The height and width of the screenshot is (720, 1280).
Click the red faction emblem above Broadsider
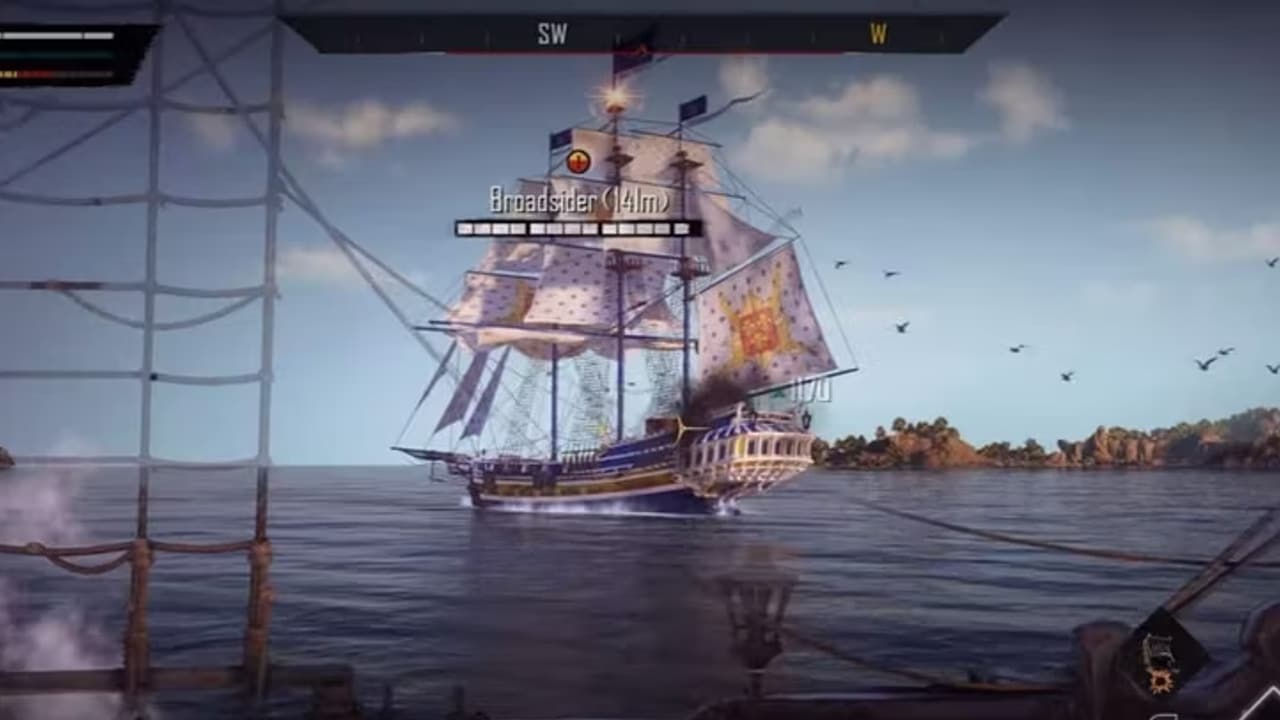coord(578,161)
